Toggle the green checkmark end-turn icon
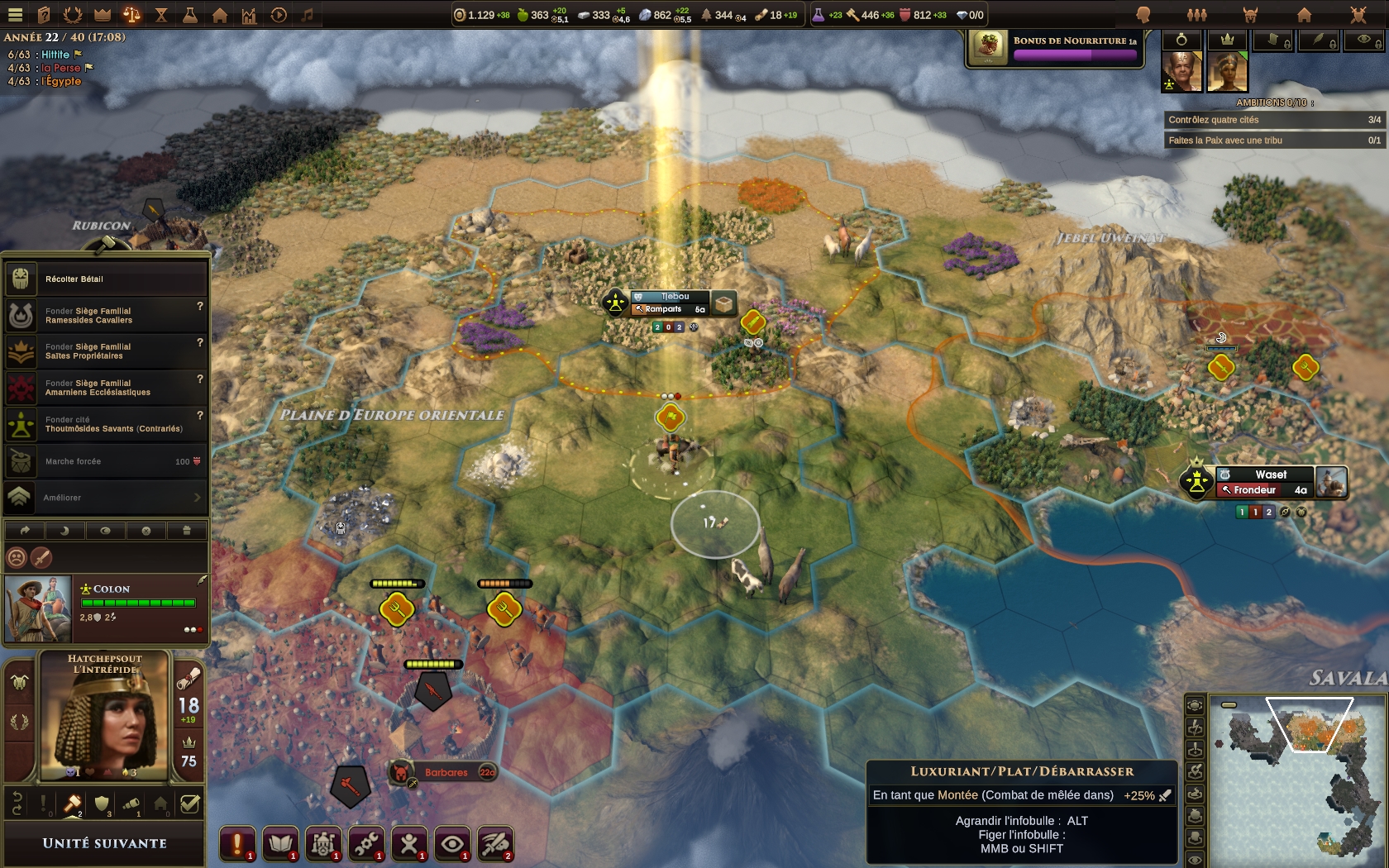 pyautogui.click(x=189, y=804)
